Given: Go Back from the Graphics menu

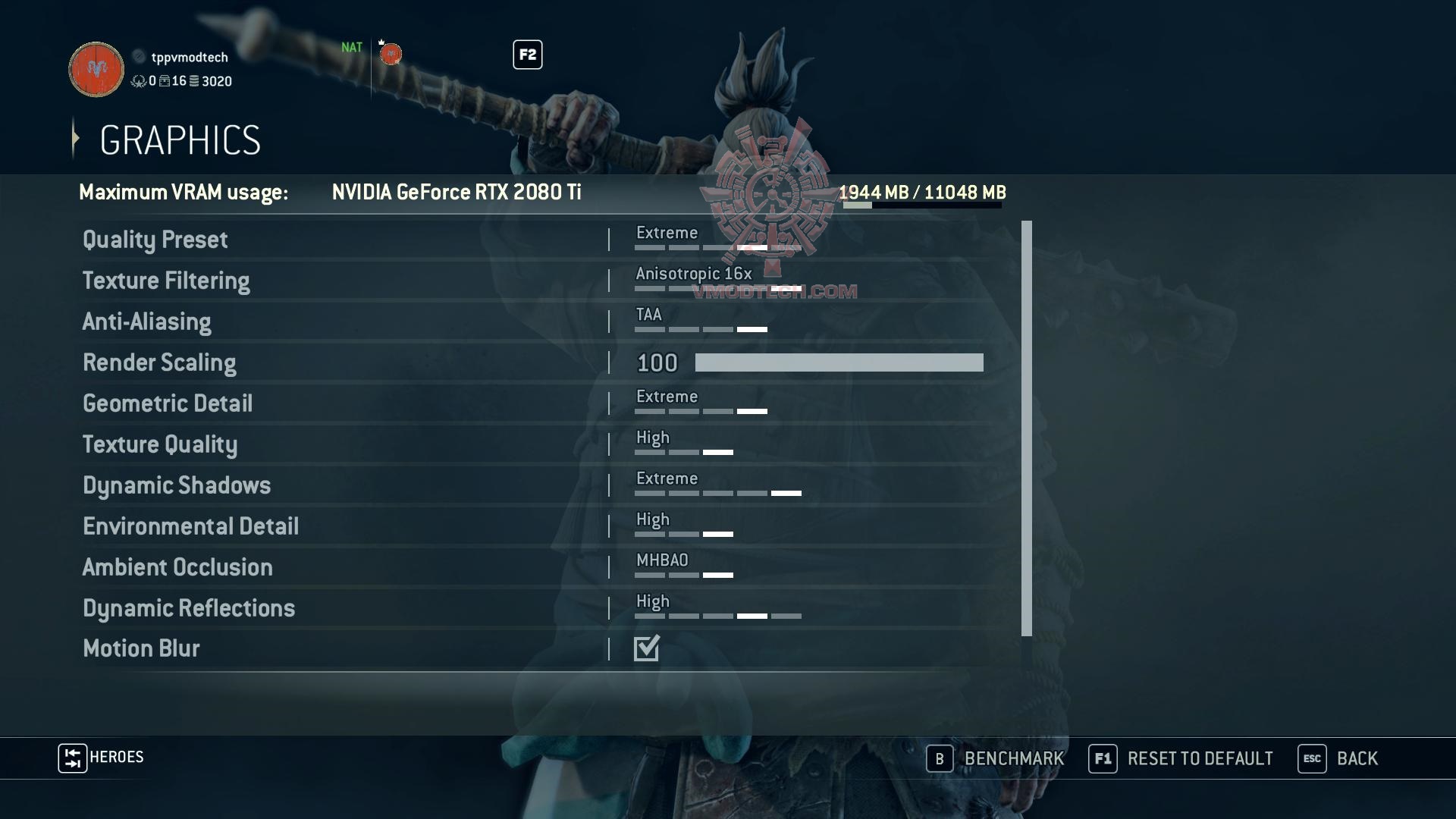Looking at the screenshot, I should pyautogui.click(x=1338, y=758).
